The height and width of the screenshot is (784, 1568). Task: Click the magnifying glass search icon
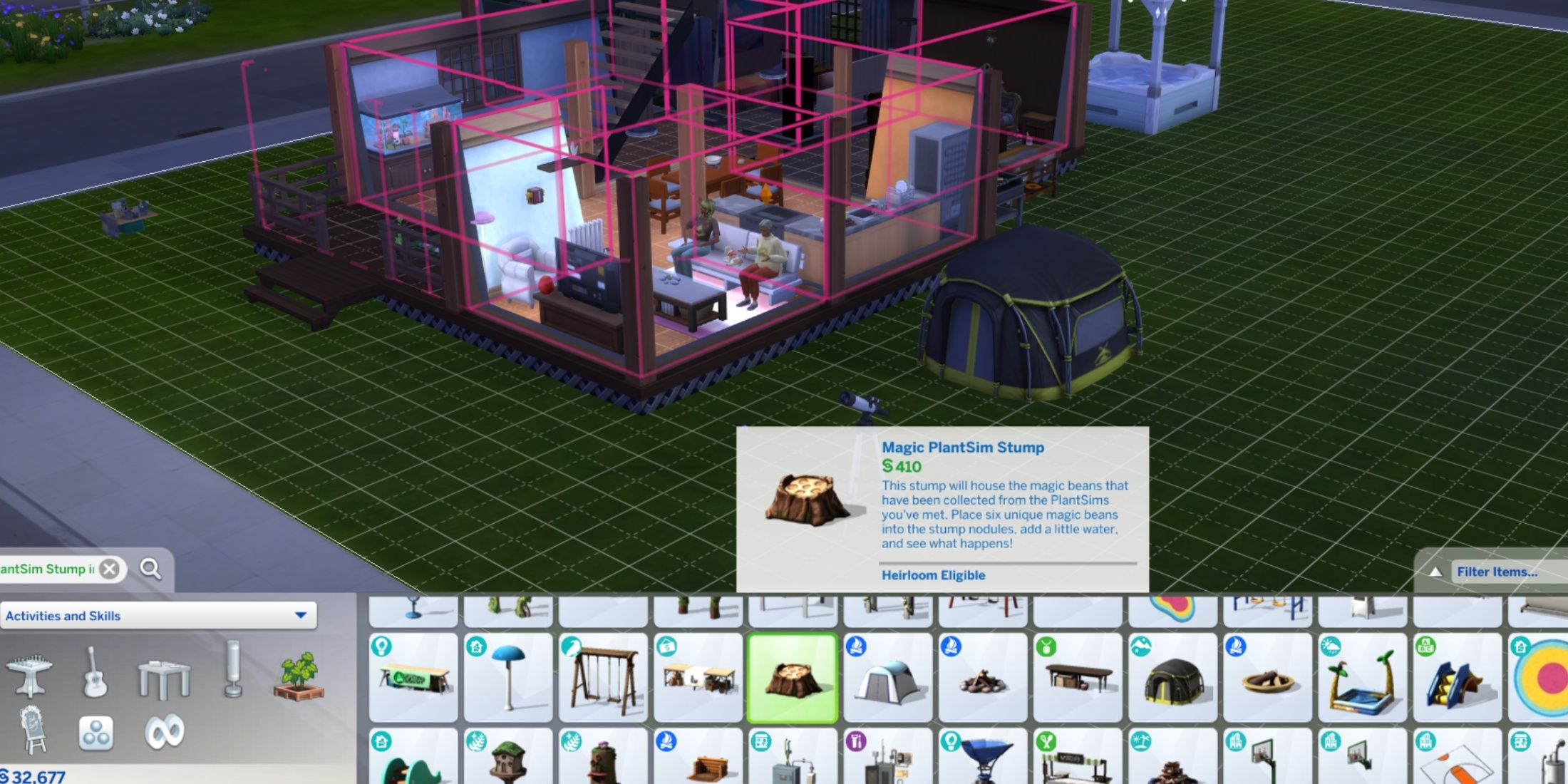click(x=150, y=569)
